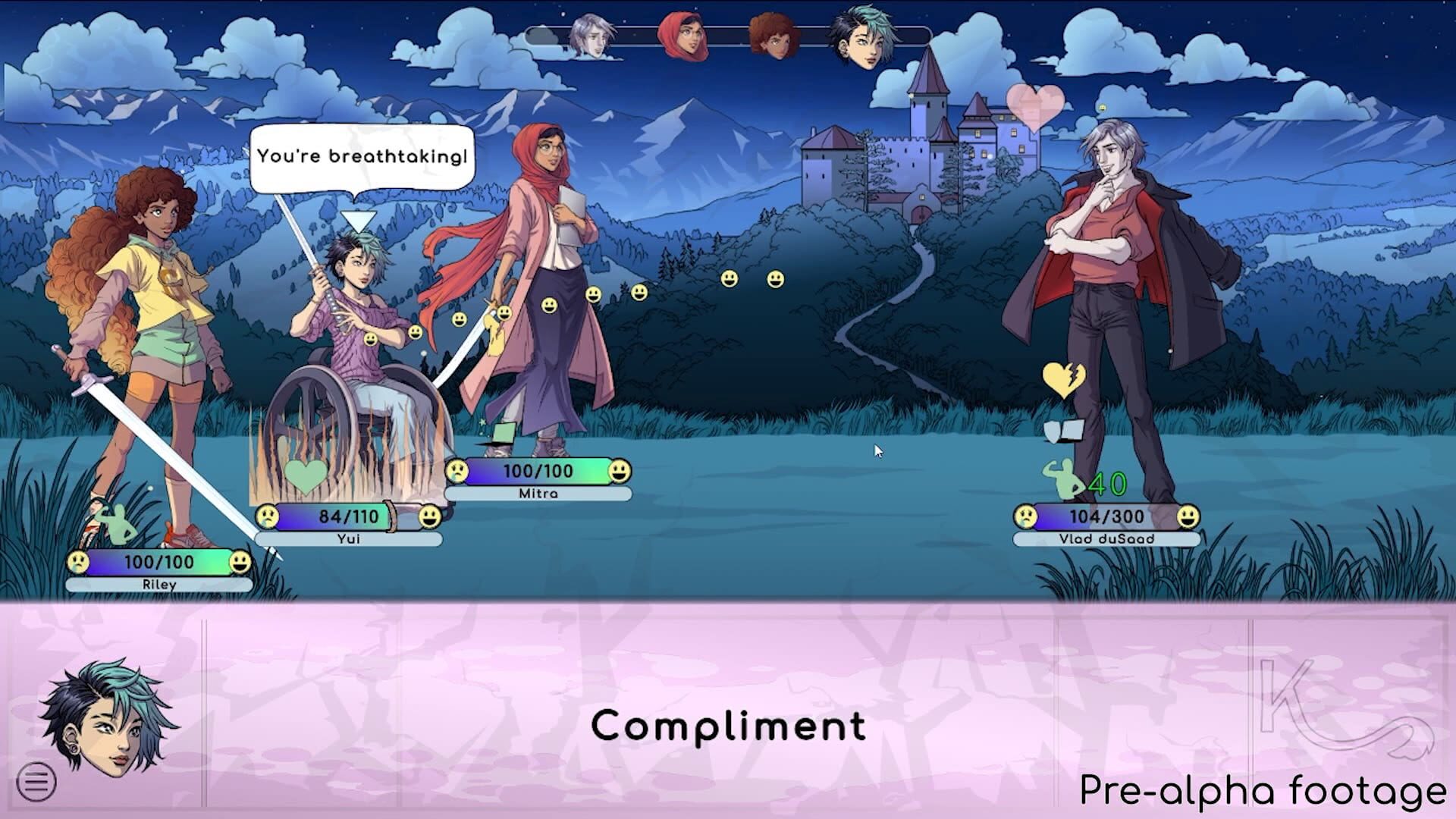The image size is (1456, 819).
Task: Open the speech bubble reading You're breathtaking!
Action: coord(362,157)
